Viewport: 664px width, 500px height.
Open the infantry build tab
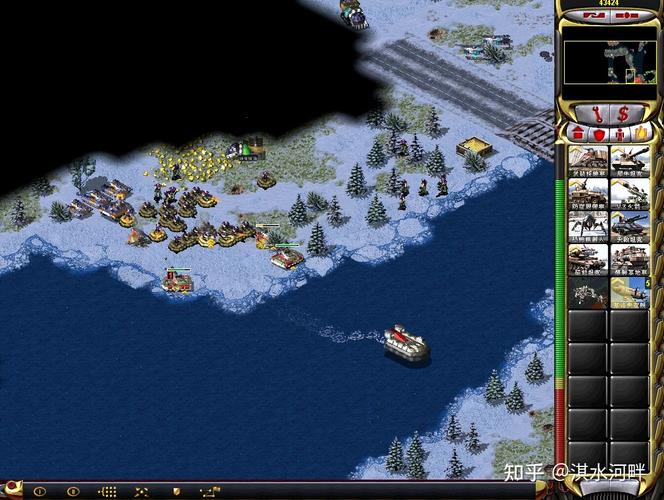(620, 132)
